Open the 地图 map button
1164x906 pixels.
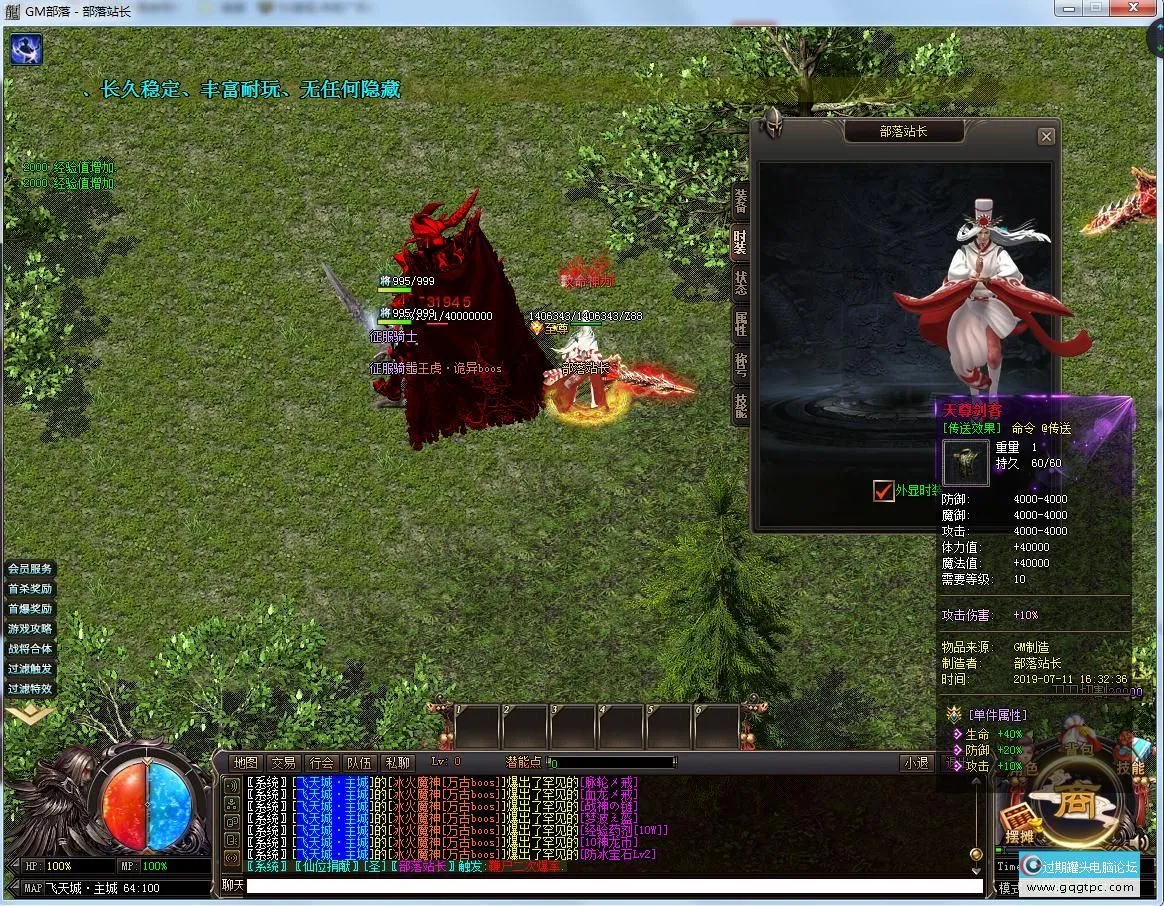click(245, 763)
